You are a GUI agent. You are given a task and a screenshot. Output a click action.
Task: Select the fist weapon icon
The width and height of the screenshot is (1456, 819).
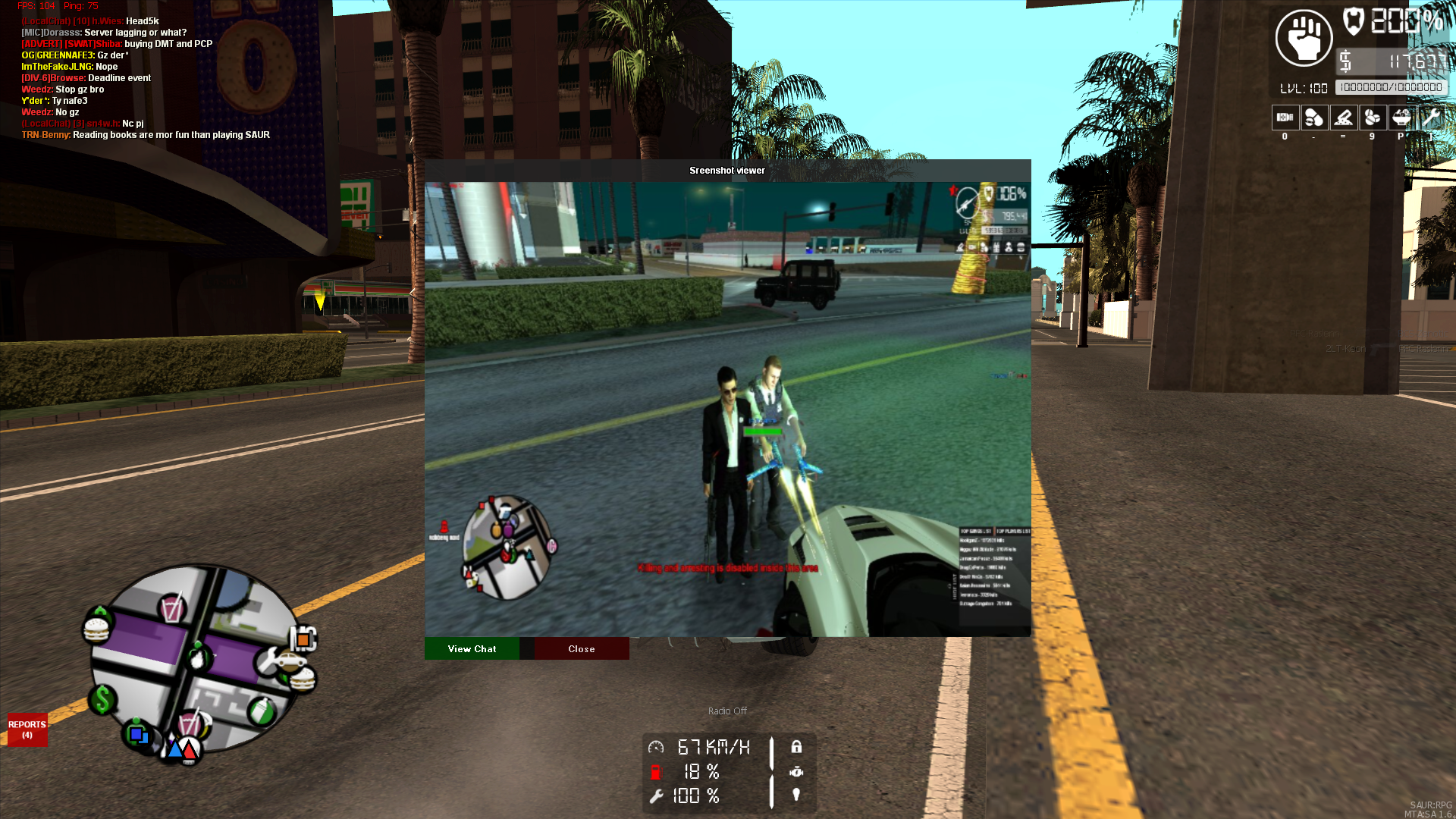tap(1304, 38)
